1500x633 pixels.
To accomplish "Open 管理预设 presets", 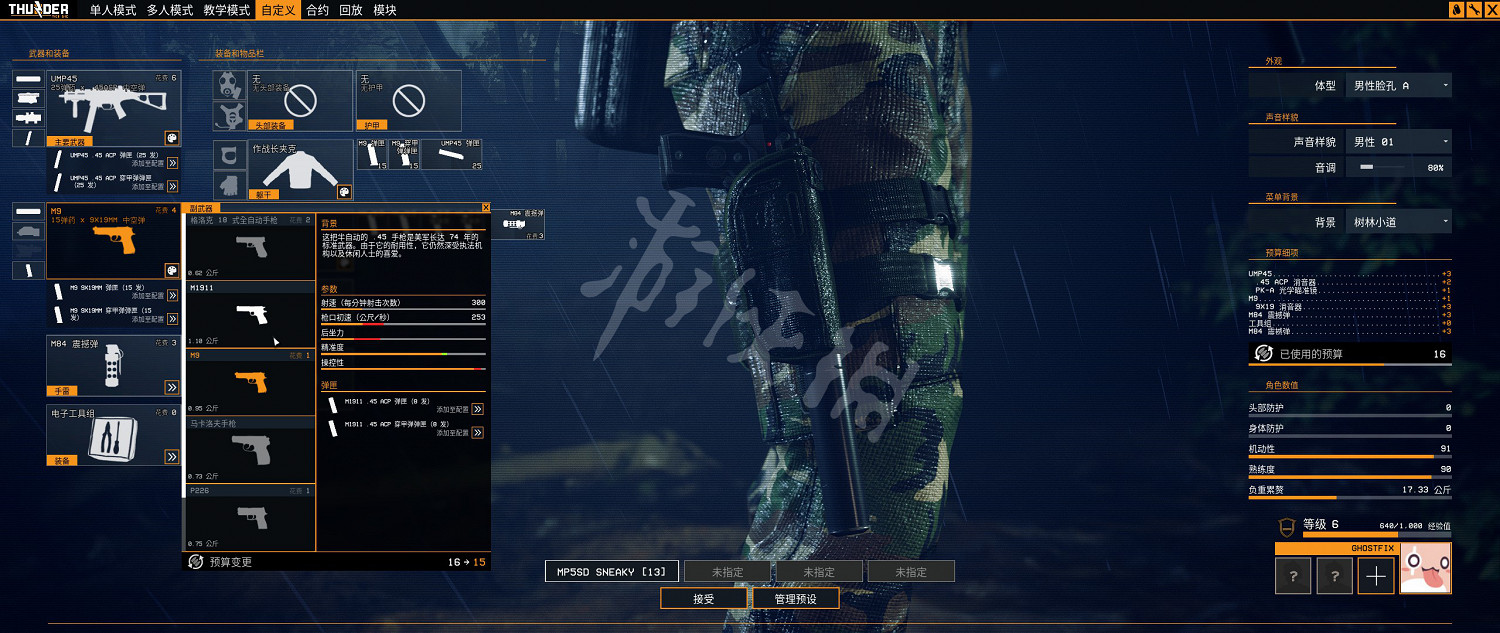I will pyautogui.click(x=796, y=599).
